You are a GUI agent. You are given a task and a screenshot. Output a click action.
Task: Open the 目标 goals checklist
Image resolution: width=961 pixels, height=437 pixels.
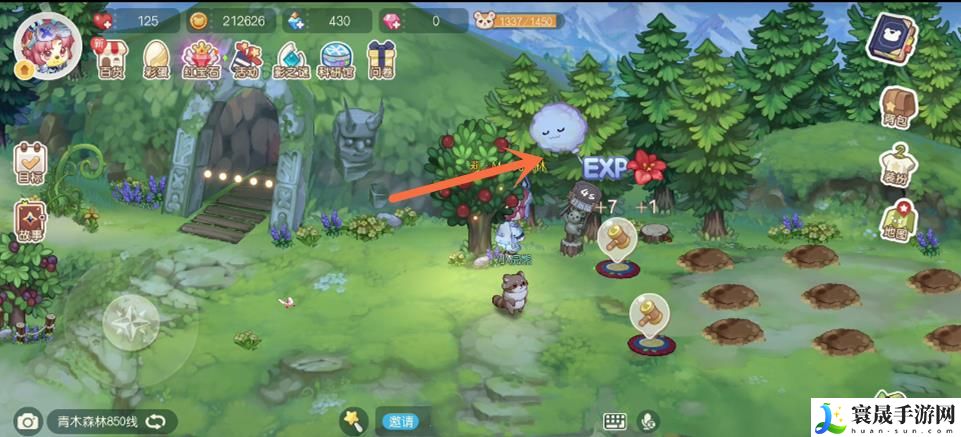(30, 163)
